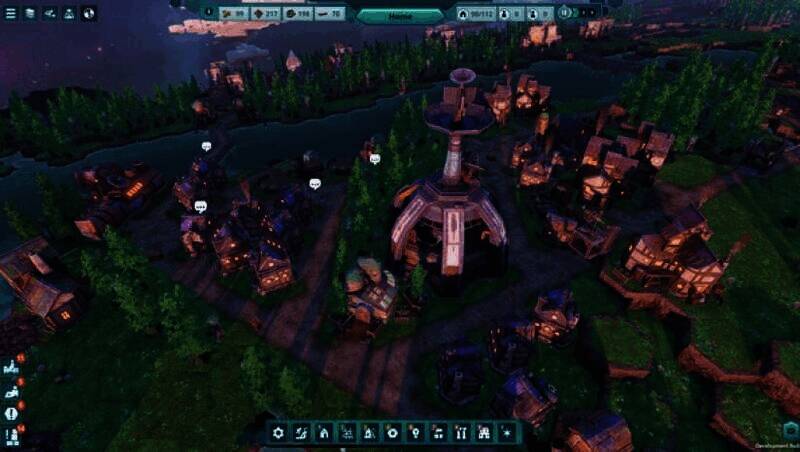This screenshot has width=800, height=452.
Task: Pause the game speed control
Action: pyautogui.click(x=565, y=13)
